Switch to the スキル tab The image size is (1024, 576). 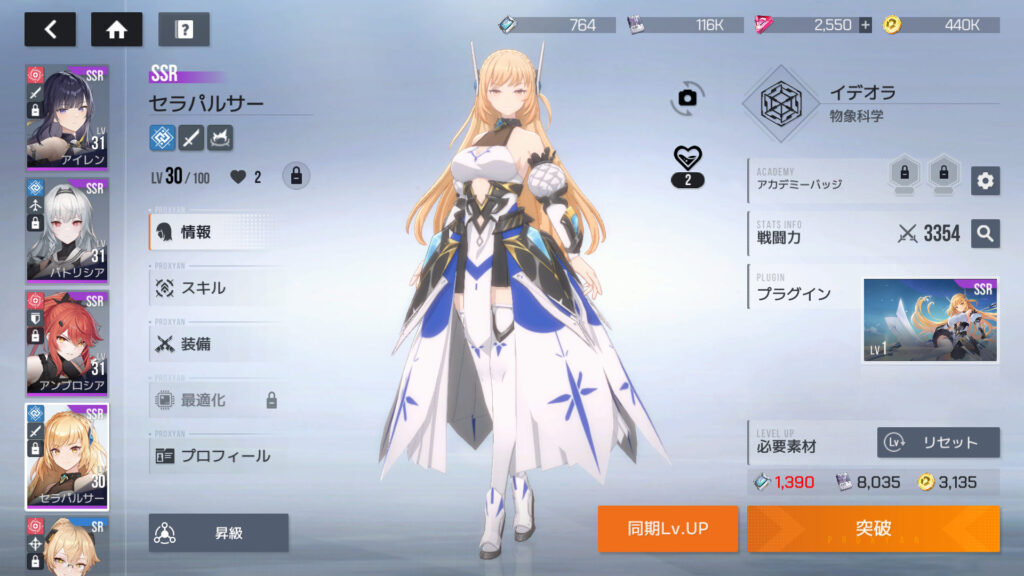[x=215, y=288]
